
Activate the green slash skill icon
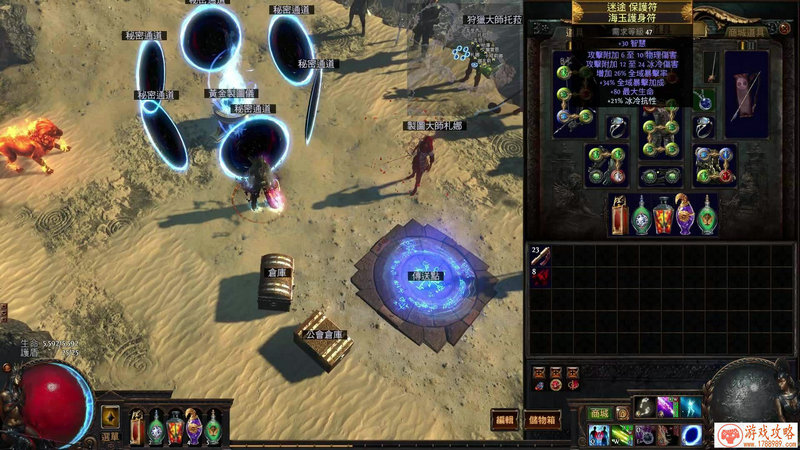622,435
